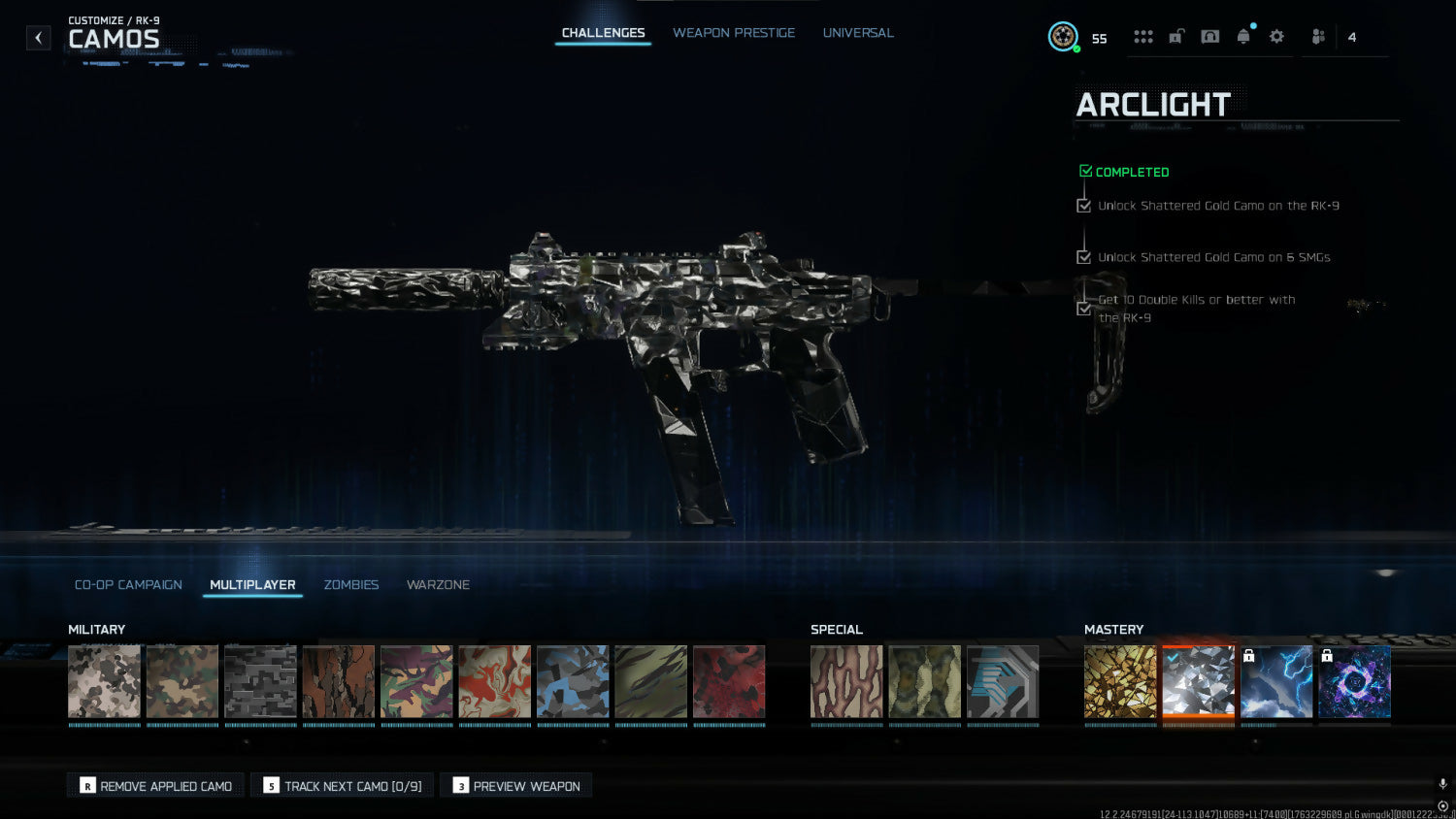
Task: Choose the Multiplayer camo category
Action: (x=252, y=585)
